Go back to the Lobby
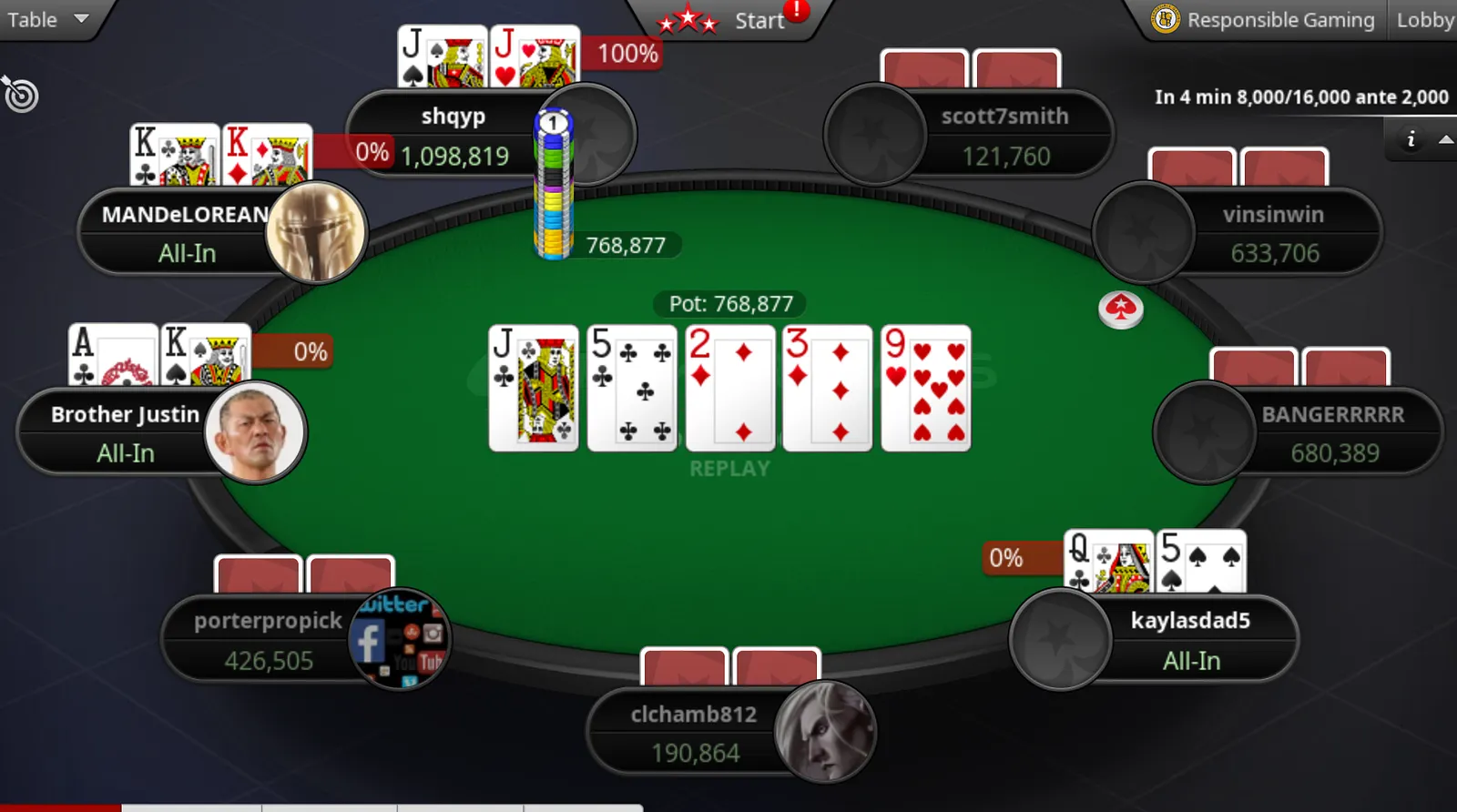 1424,20
